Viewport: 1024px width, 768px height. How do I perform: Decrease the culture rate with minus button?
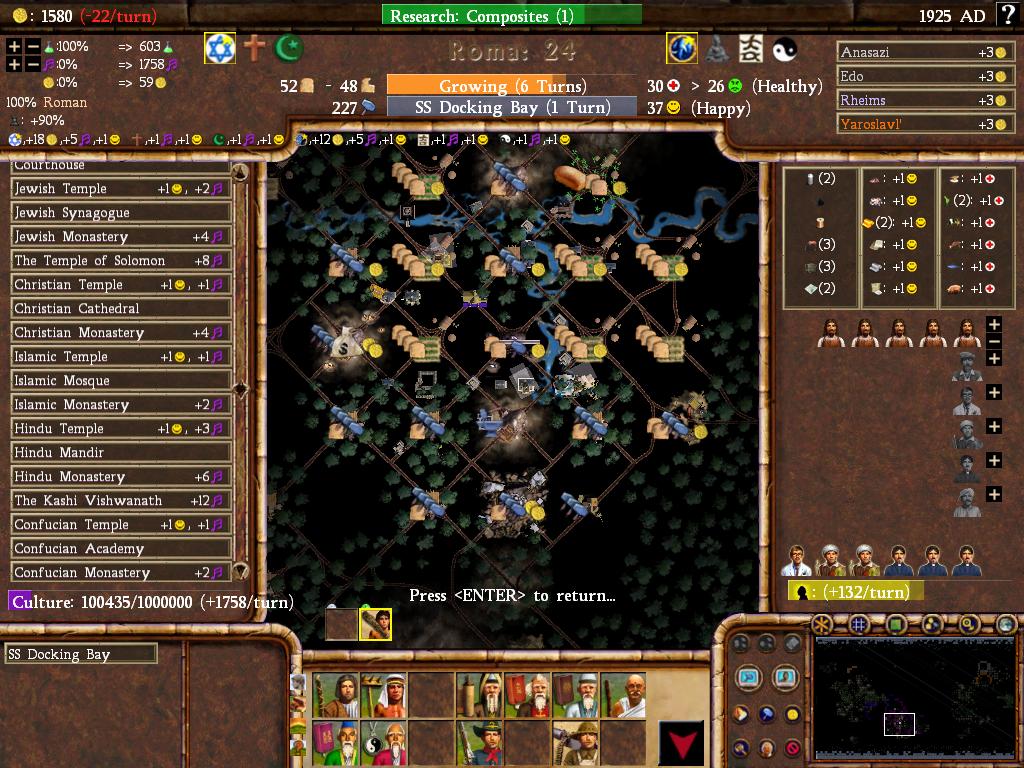click(x=33, y=64)
